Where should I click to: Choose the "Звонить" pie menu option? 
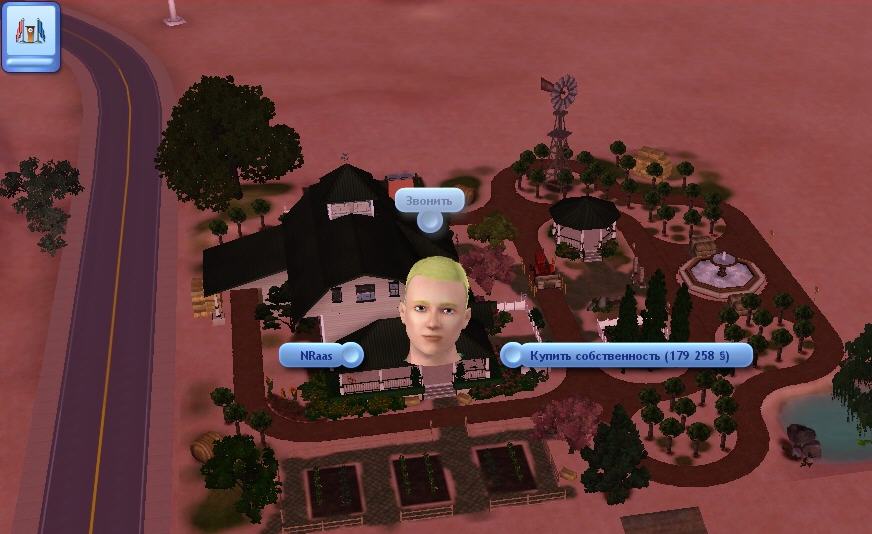(x=429, y=201)
